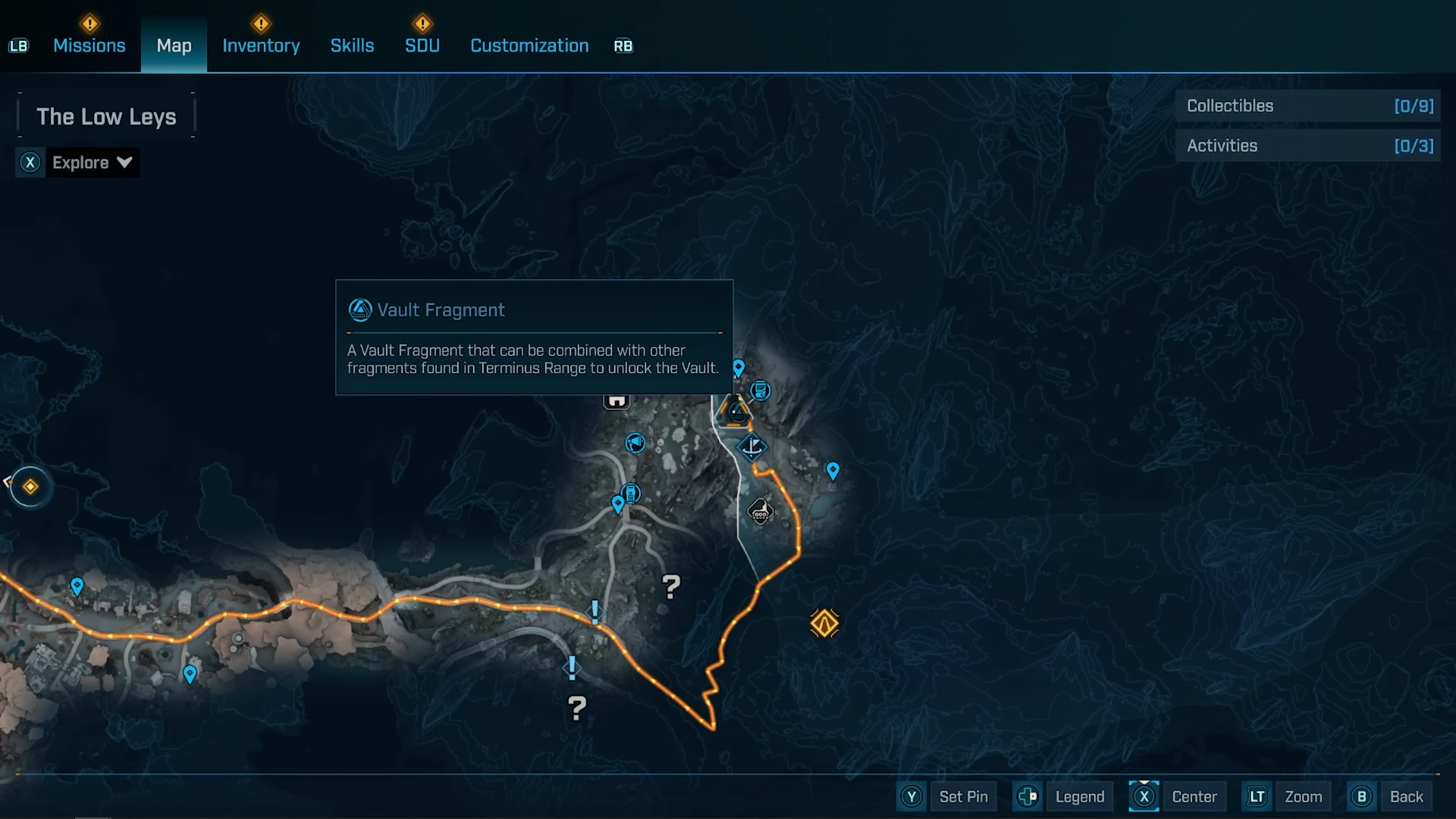Screen dimensions: 1456x819
Task: Click the player position marker on the left edge
Action: [29, 487]
